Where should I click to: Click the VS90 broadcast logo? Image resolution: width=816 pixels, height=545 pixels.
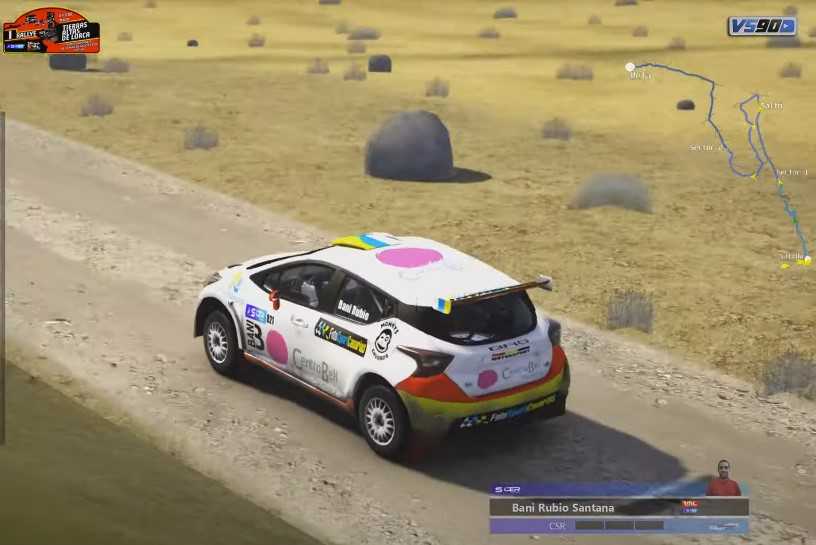coord(762,26)
